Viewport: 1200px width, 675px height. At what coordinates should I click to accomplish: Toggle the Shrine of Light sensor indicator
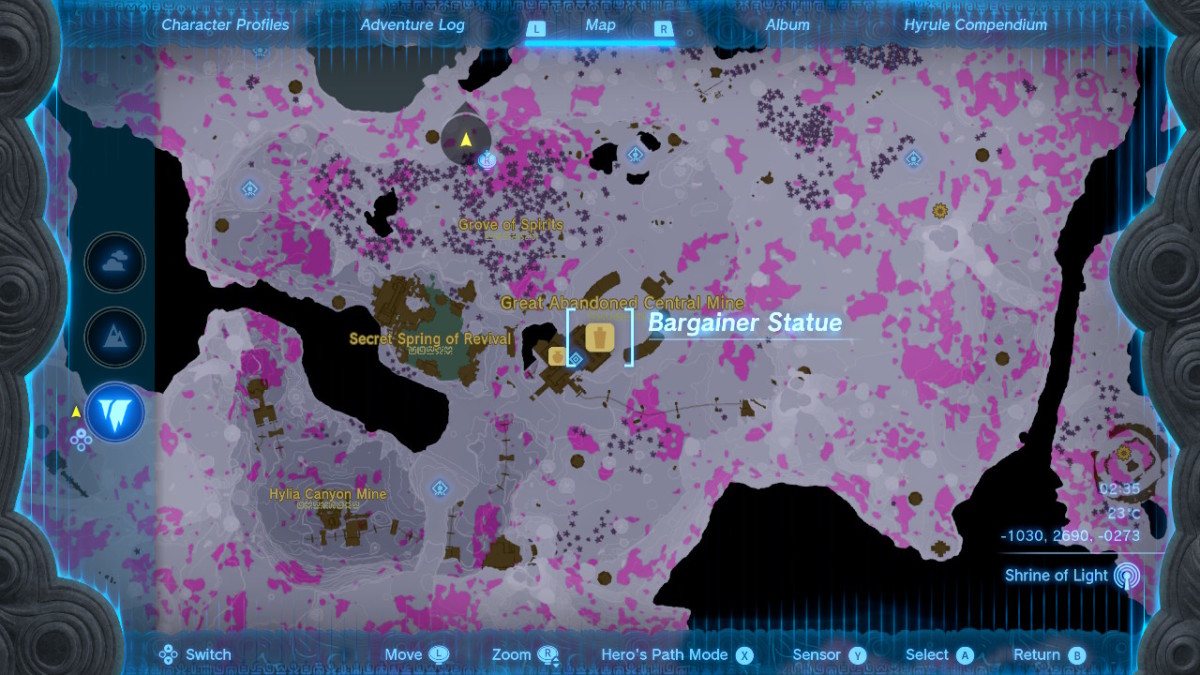(1127, 576)
